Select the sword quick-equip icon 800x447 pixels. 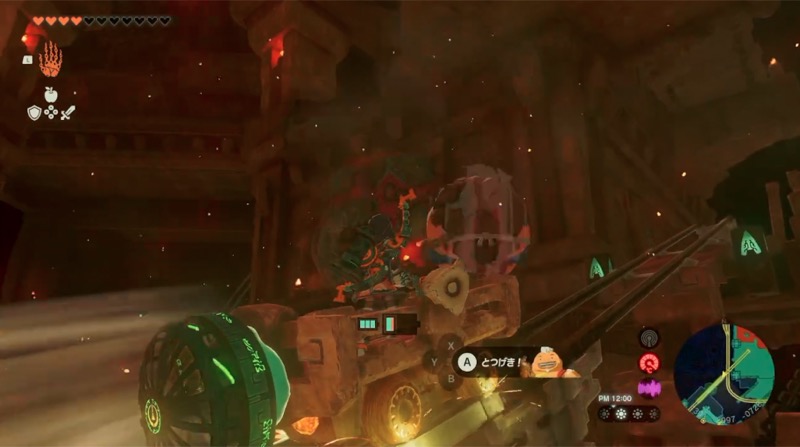[x=68, y=113]
